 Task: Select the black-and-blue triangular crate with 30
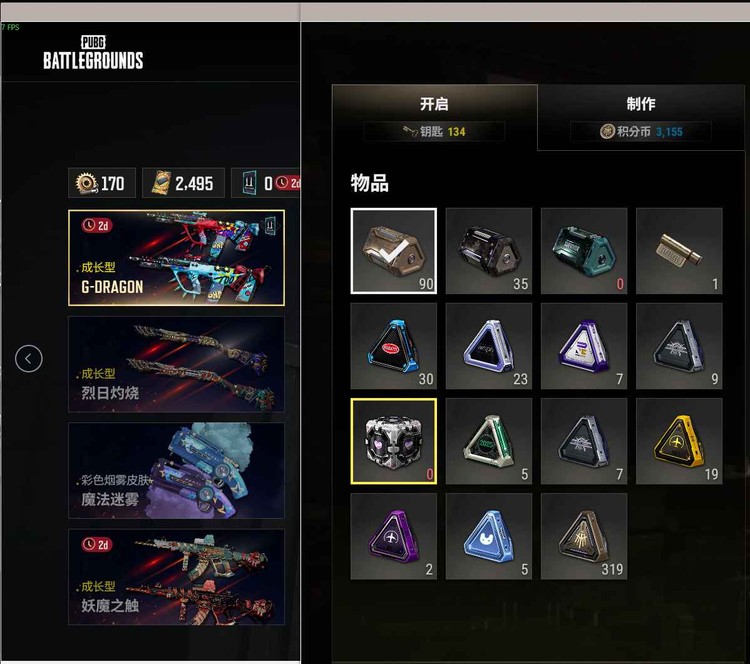point(394,346)
